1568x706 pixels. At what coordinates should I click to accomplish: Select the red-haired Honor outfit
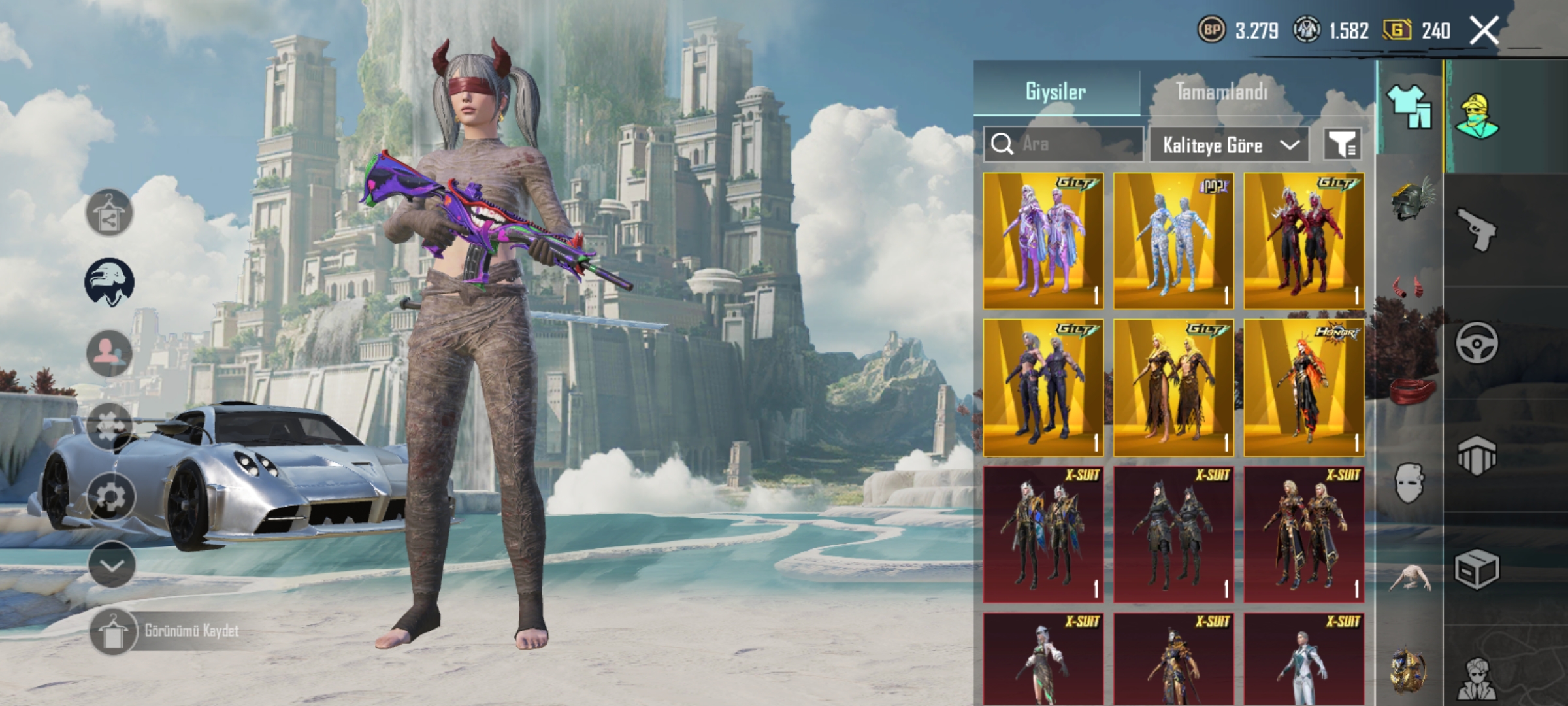pyautogui.click(x=1304, y=388)
